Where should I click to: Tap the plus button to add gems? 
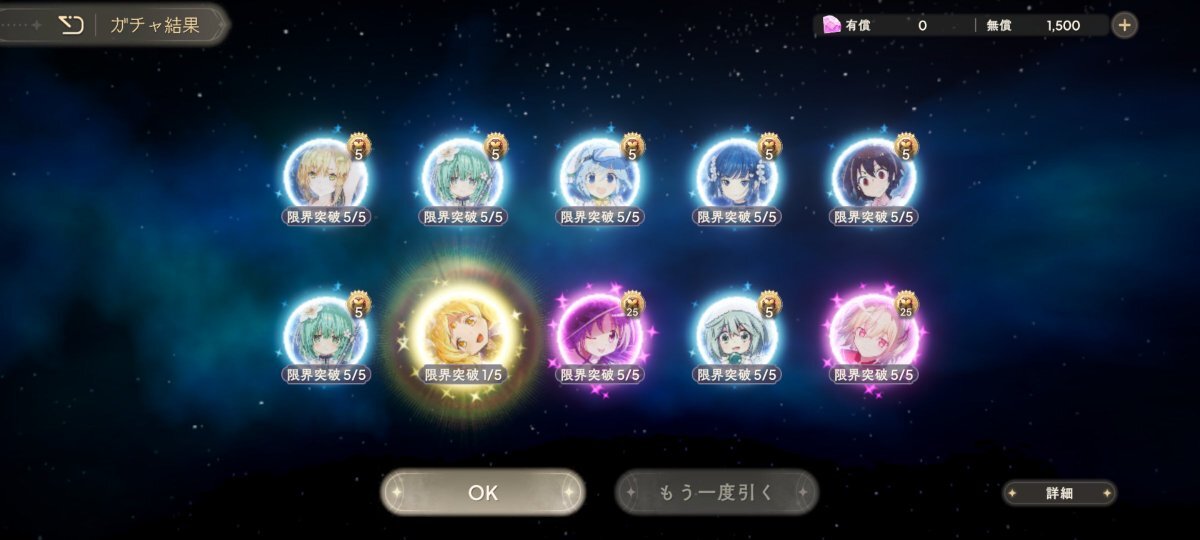click(1125, 25)
